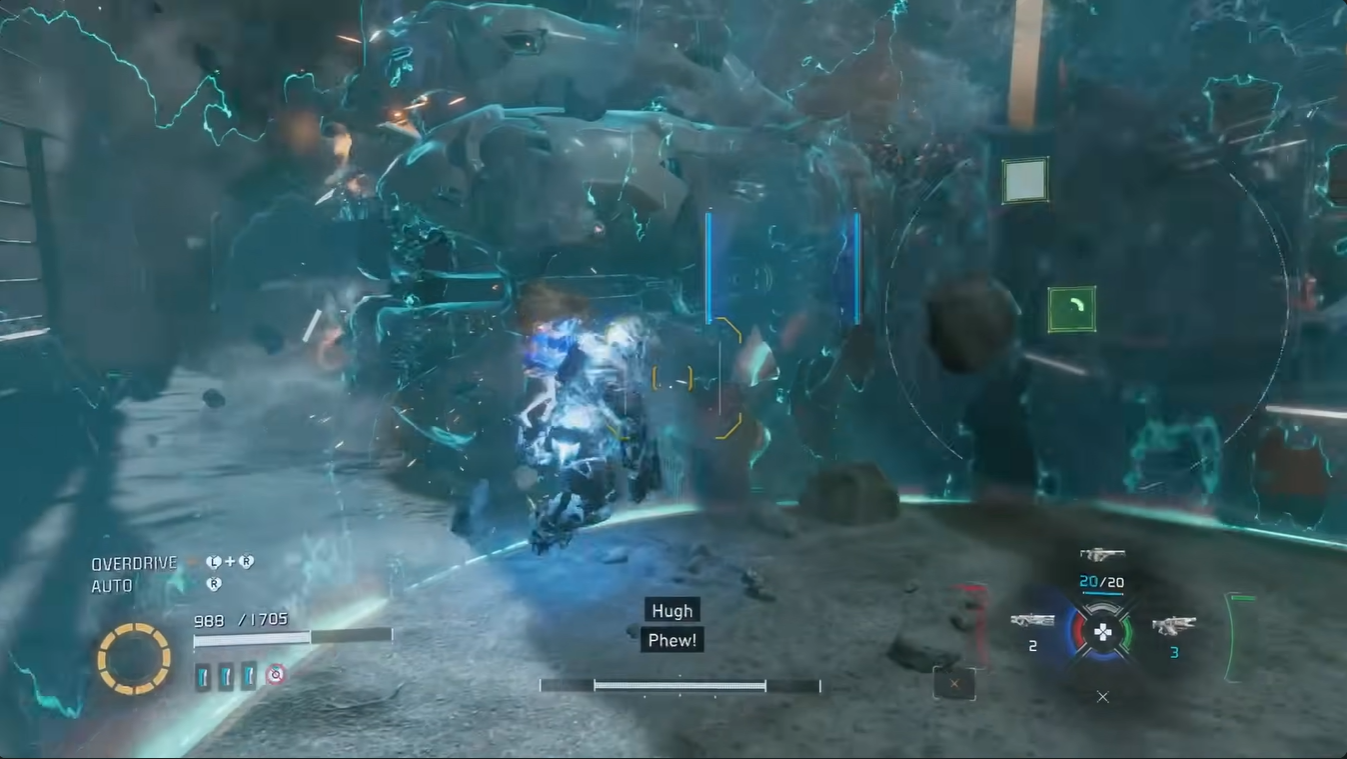Click the d-pad weapon wheel center
Viewport: 1347px width, 759px height.
tap(1102, 632)
